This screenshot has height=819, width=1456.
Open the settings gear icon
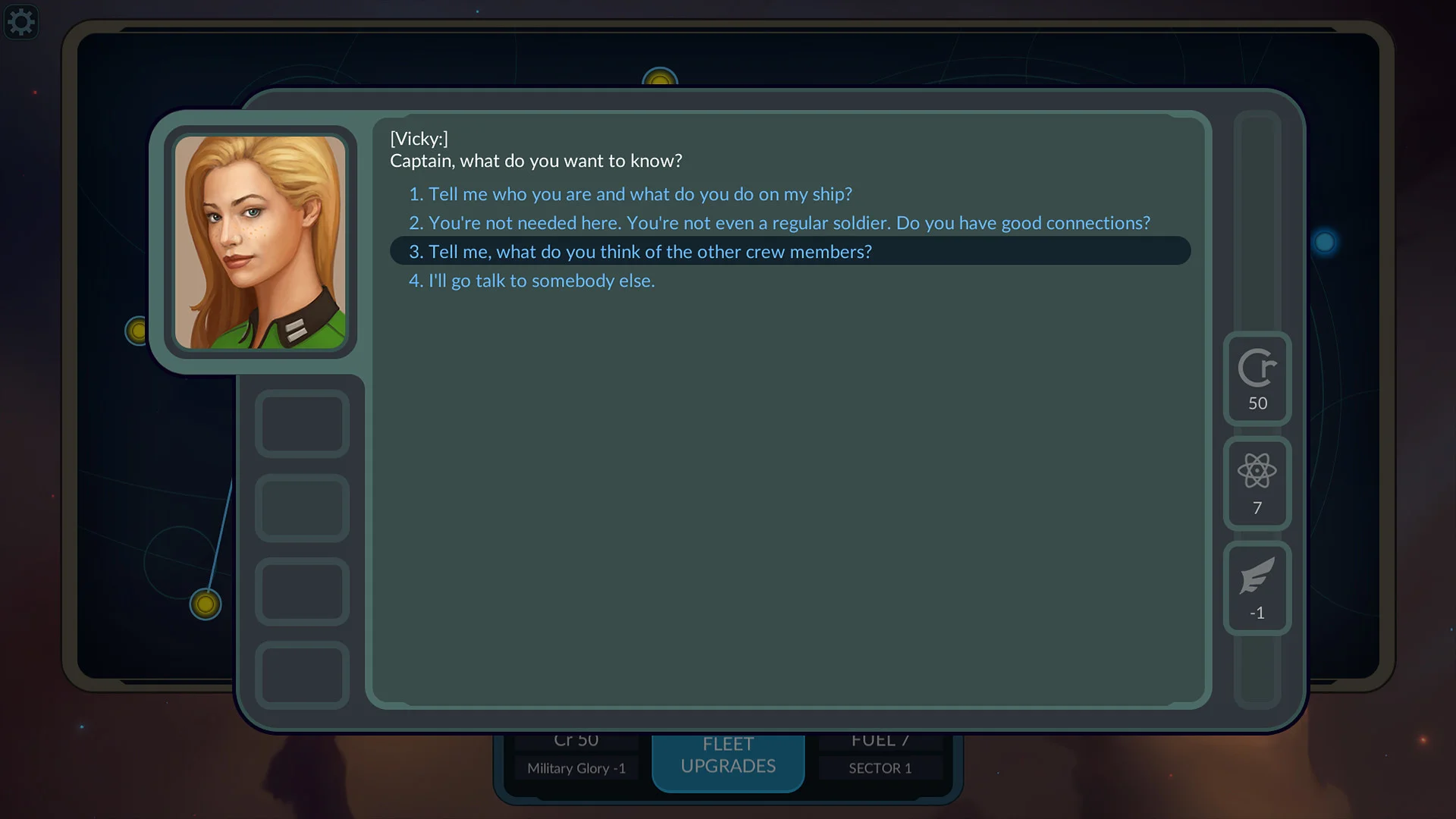coord(20,22)
